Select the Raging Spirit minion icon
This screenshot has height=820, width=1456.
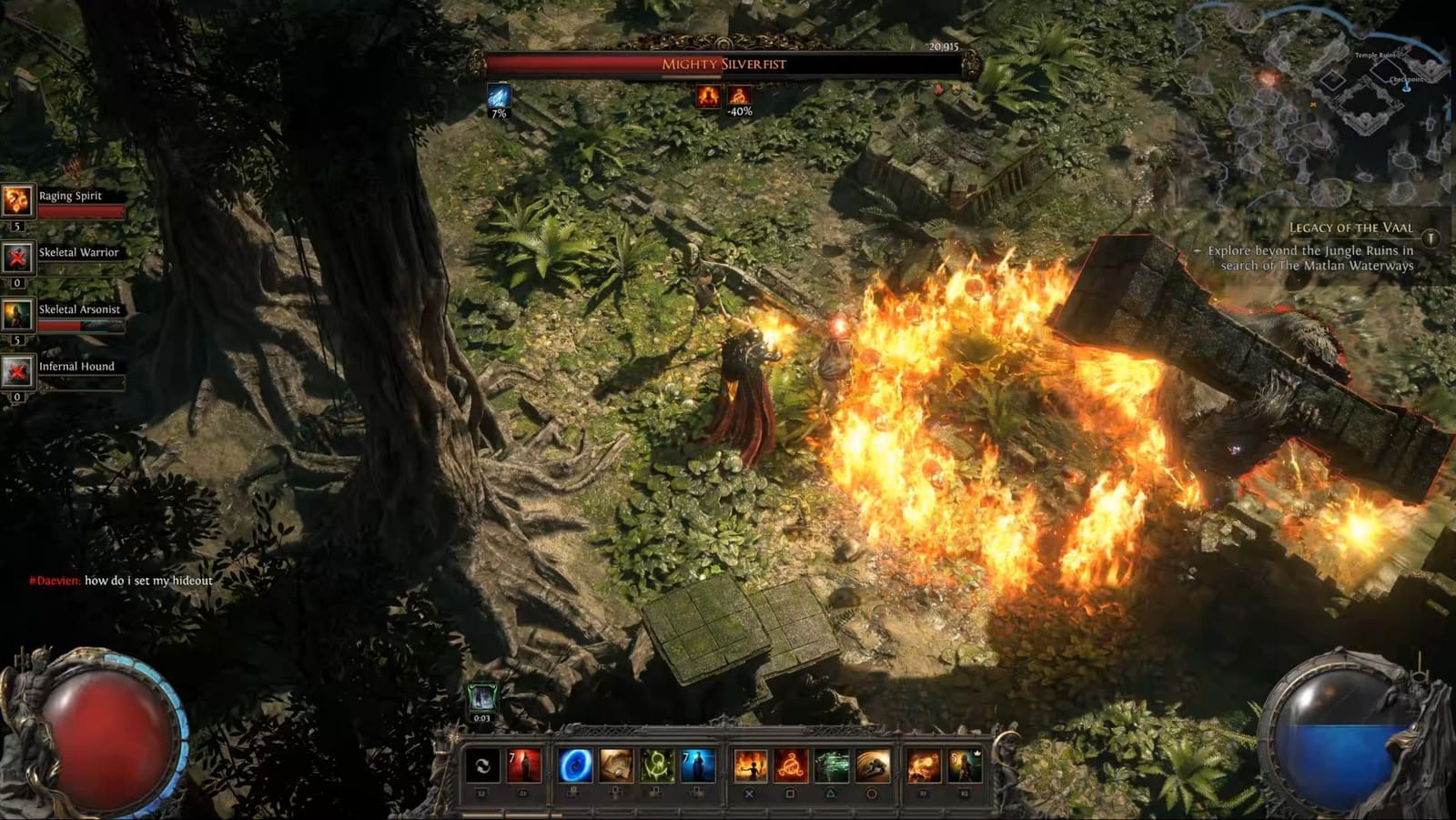click(16, 199)
